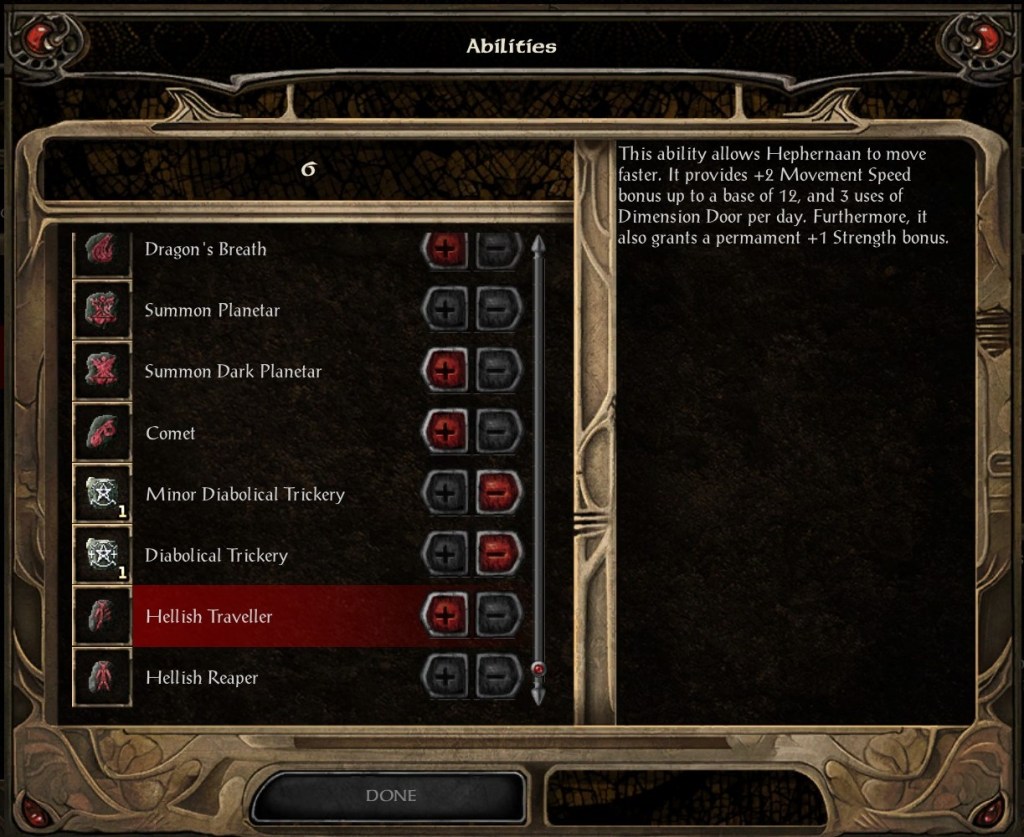Add a point to Dragon's Breath
The height and width of the screenshot is (837, 1024).
446,249
